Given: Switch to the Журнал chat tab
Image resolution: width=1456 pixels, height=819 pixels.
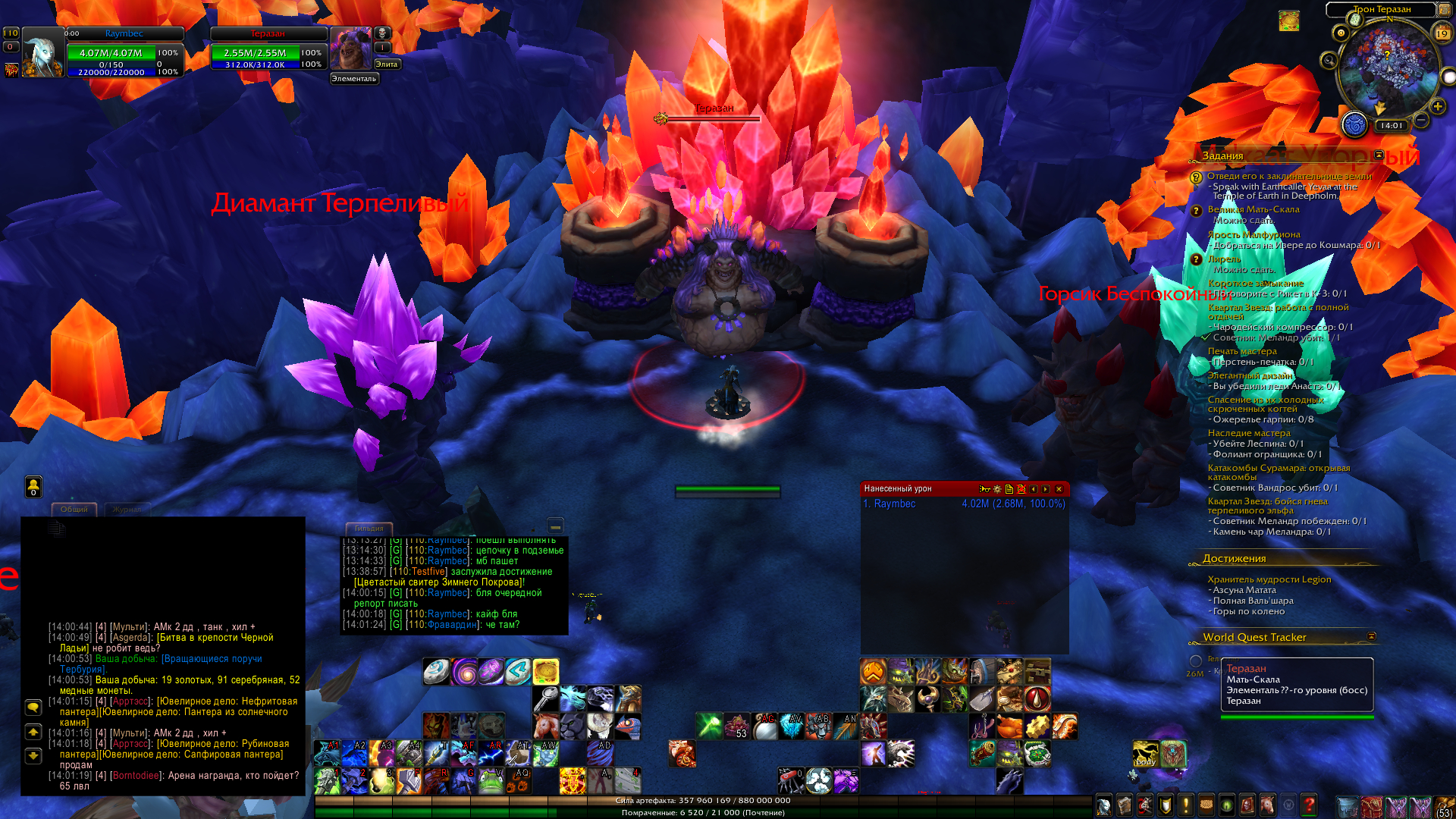Looking at the screenshot, I should click(127, 509).
